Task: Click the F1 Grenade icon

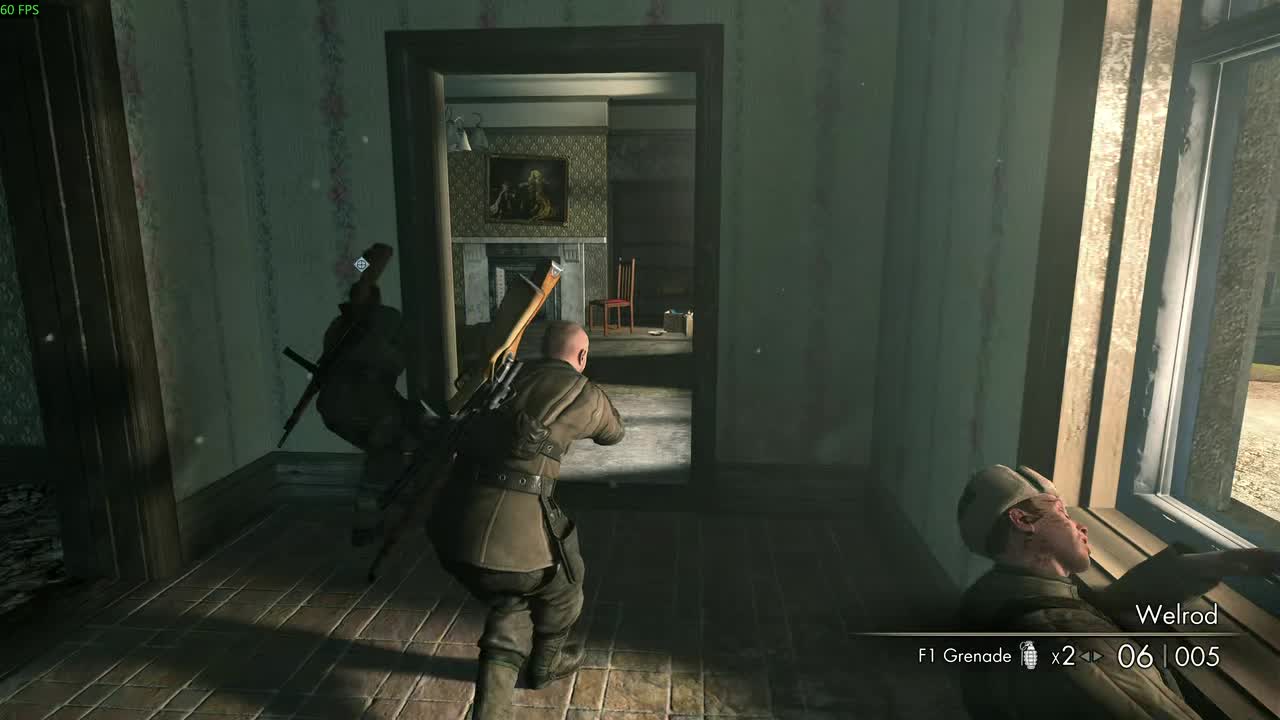Action: [1029, 656]
